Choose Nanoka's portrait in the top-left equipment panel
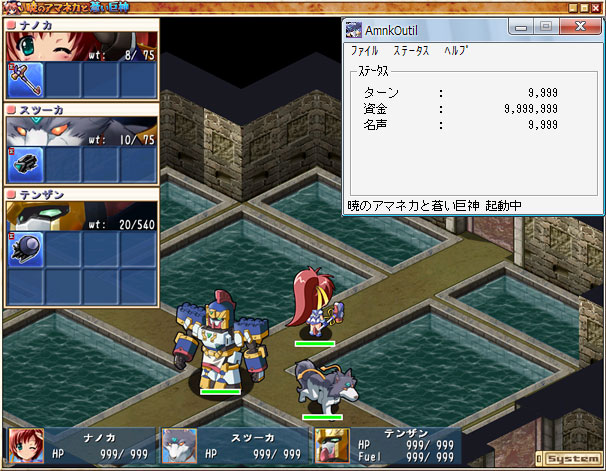 (45, 47)
